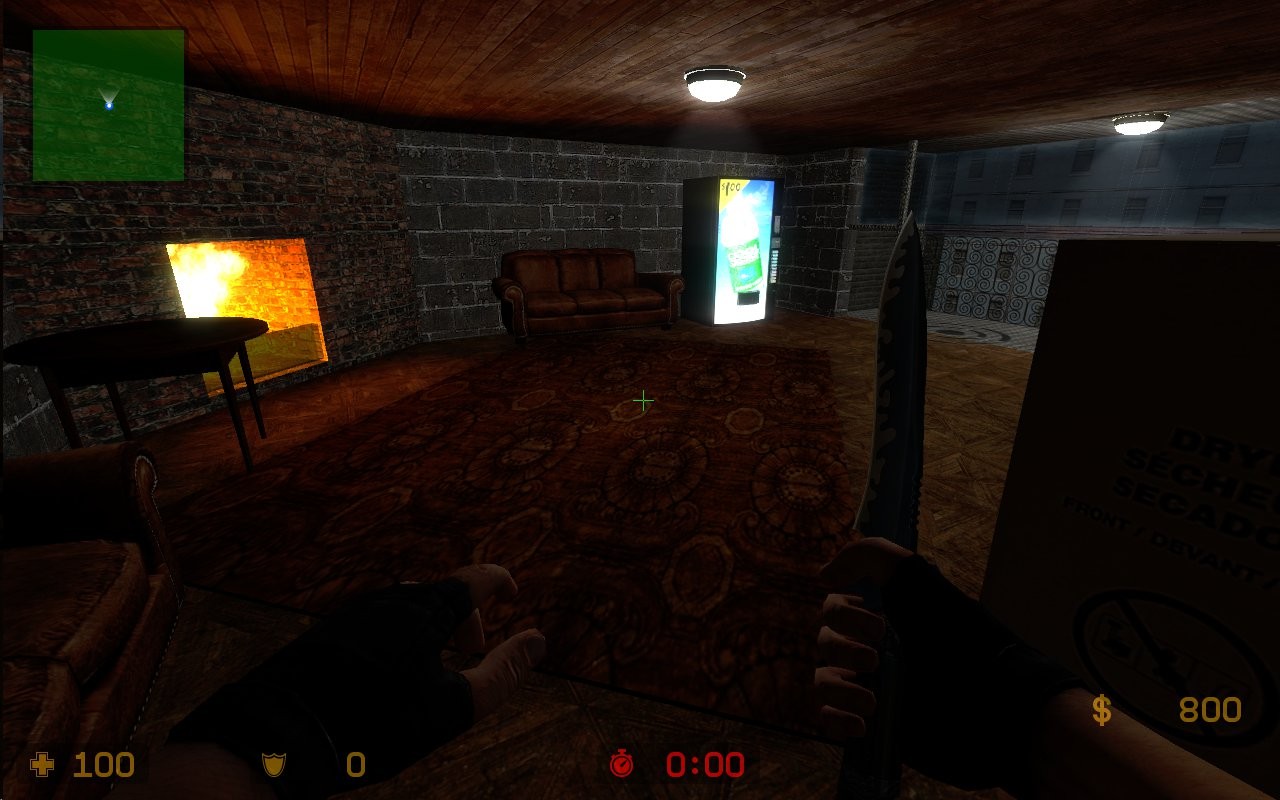Image resolution: width=1280 pixels, height=800 pixels.
Task: Click the health cross icon in HUD
Action: point(40,765)
